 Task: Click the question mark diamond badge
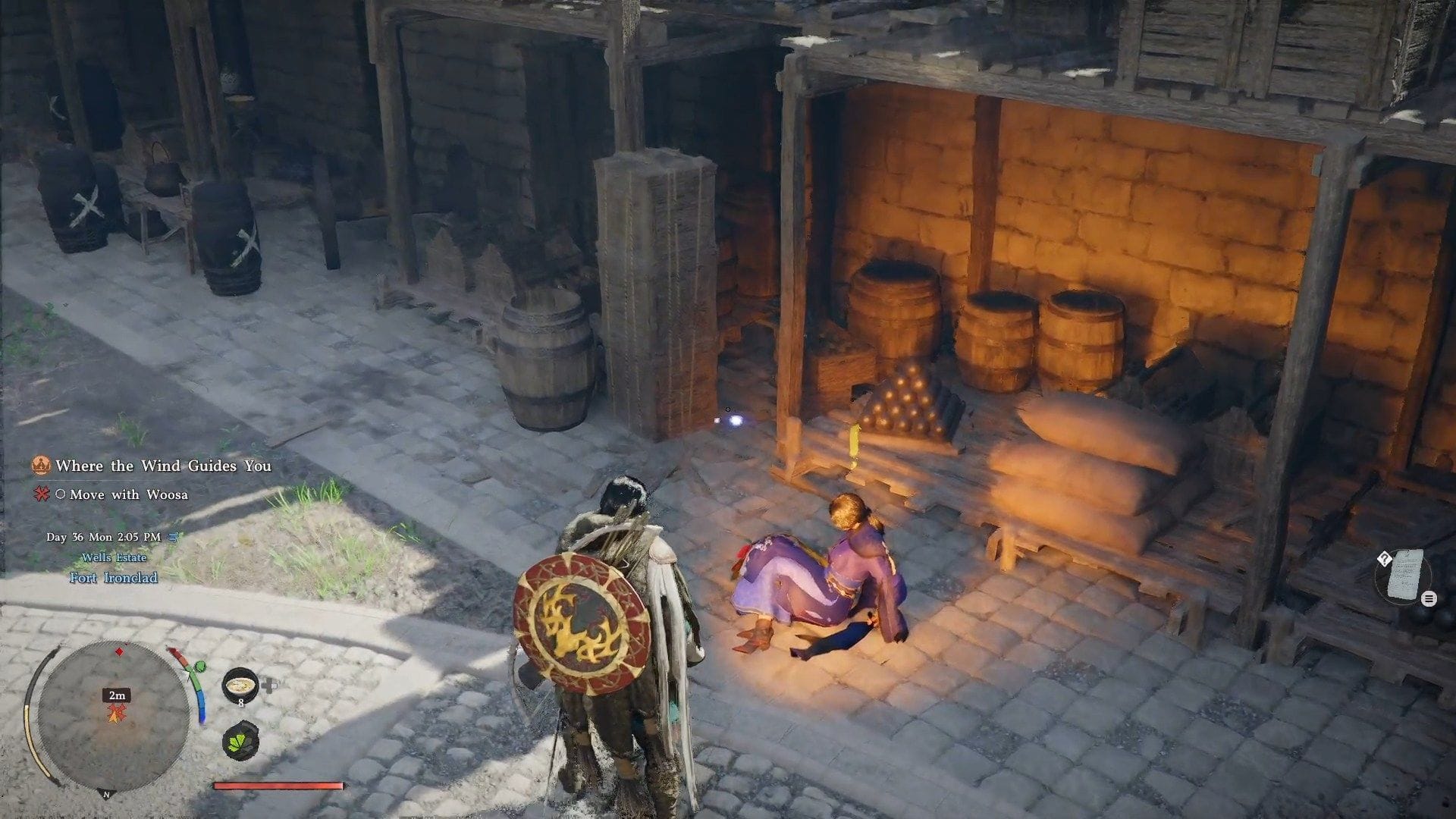1385,560
